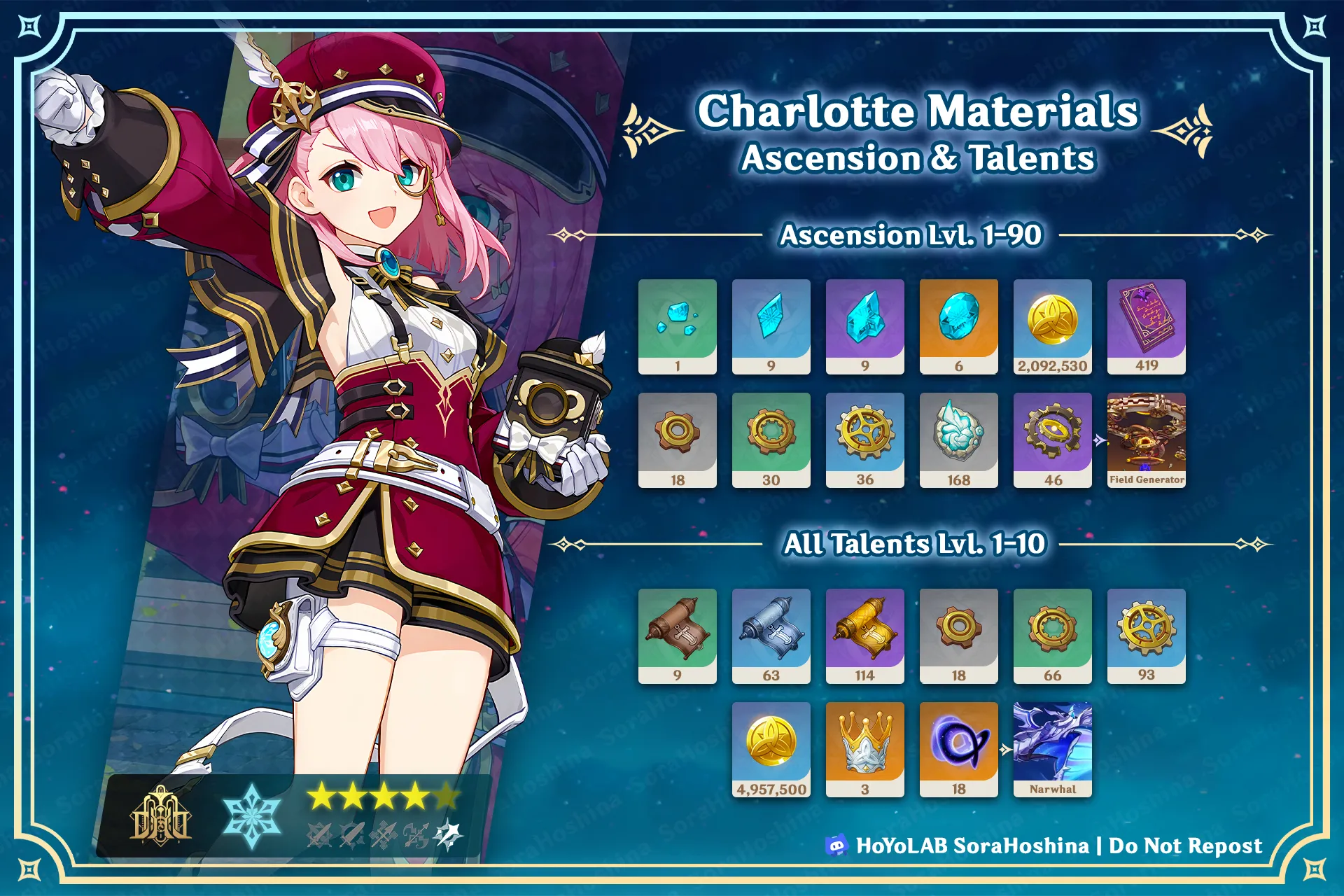
Task: Select the Shivada Jade Sliver tile
Action: coord(677,326)
